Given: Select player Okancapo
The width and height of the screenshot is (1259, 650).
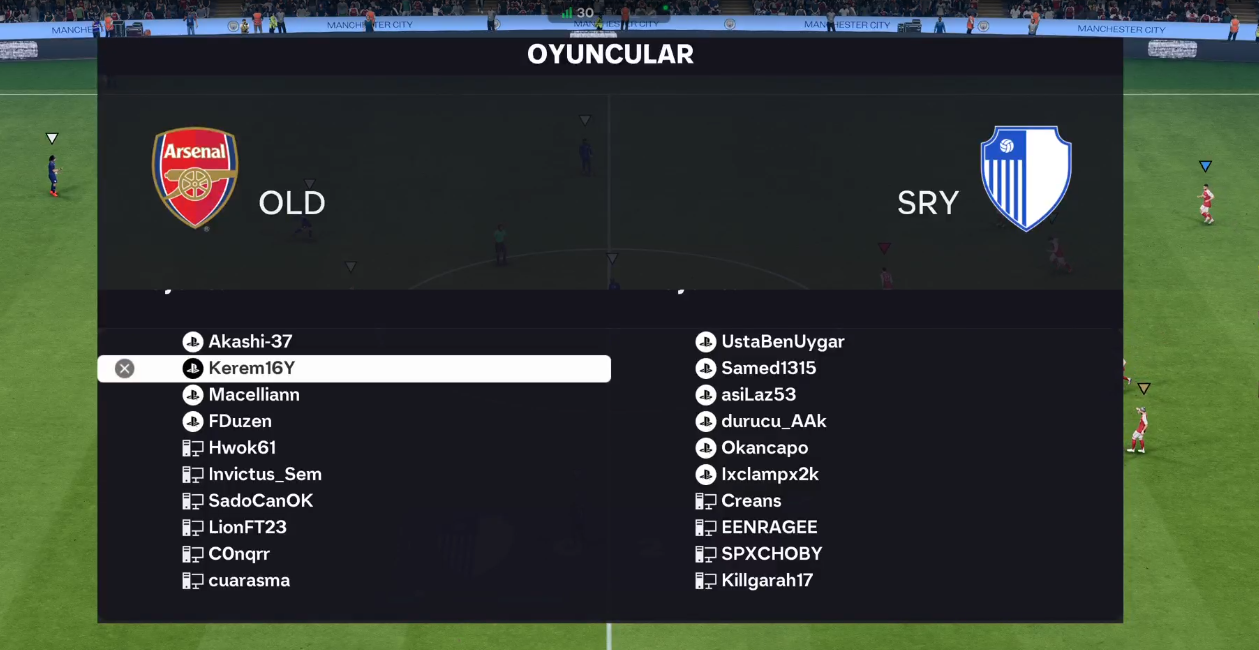Looking at the screenshot, I should tap(764, 448).
